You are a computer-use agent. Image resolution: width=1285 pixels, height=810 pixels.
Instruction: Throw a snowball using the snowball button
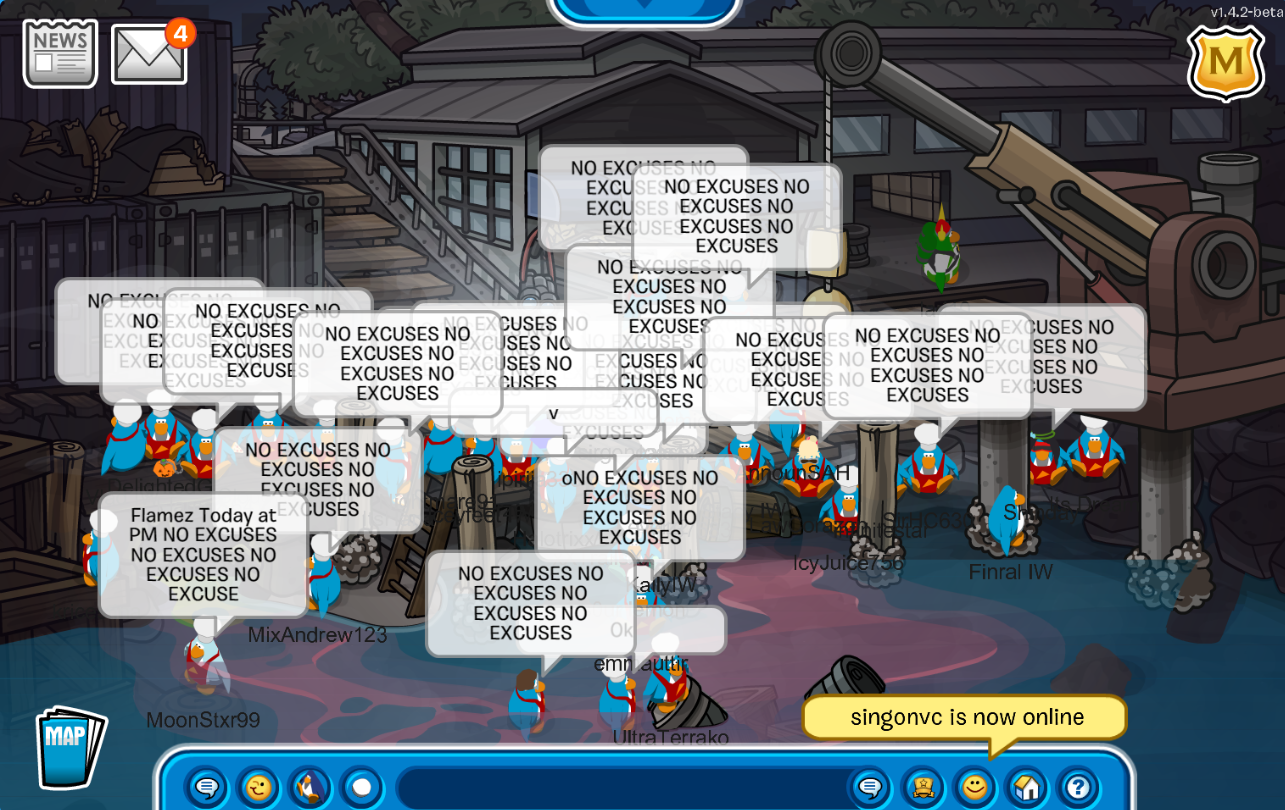[x=362, y=788]
